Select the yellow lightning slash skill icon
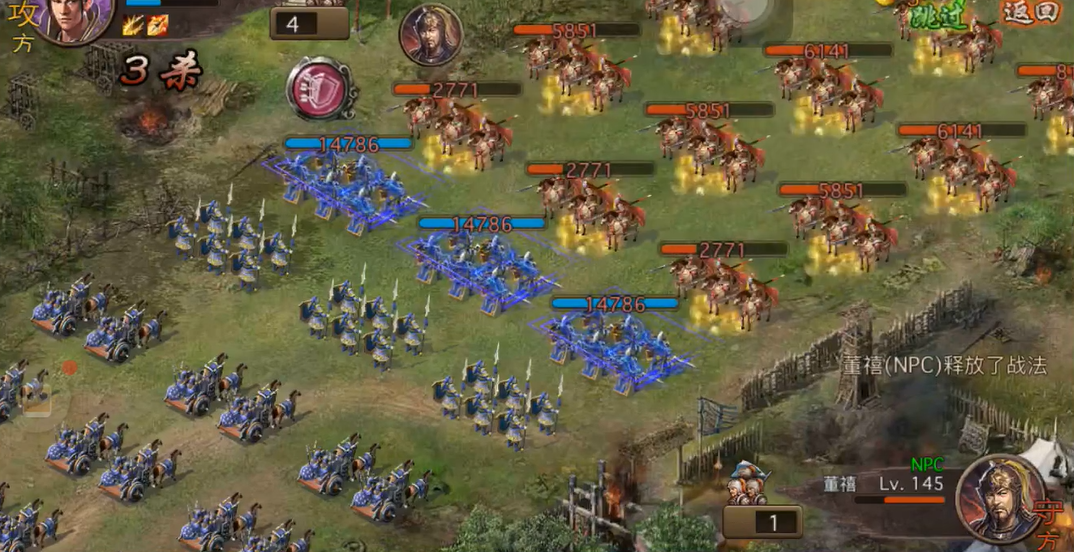The height and width of the screenshot is (552, 1074). (x=133, y=25)
